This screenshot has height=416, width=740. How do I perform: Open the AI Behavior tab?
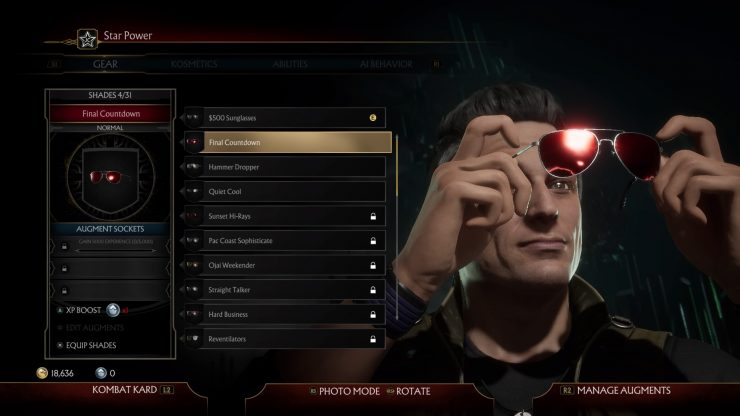click(386, 63)
